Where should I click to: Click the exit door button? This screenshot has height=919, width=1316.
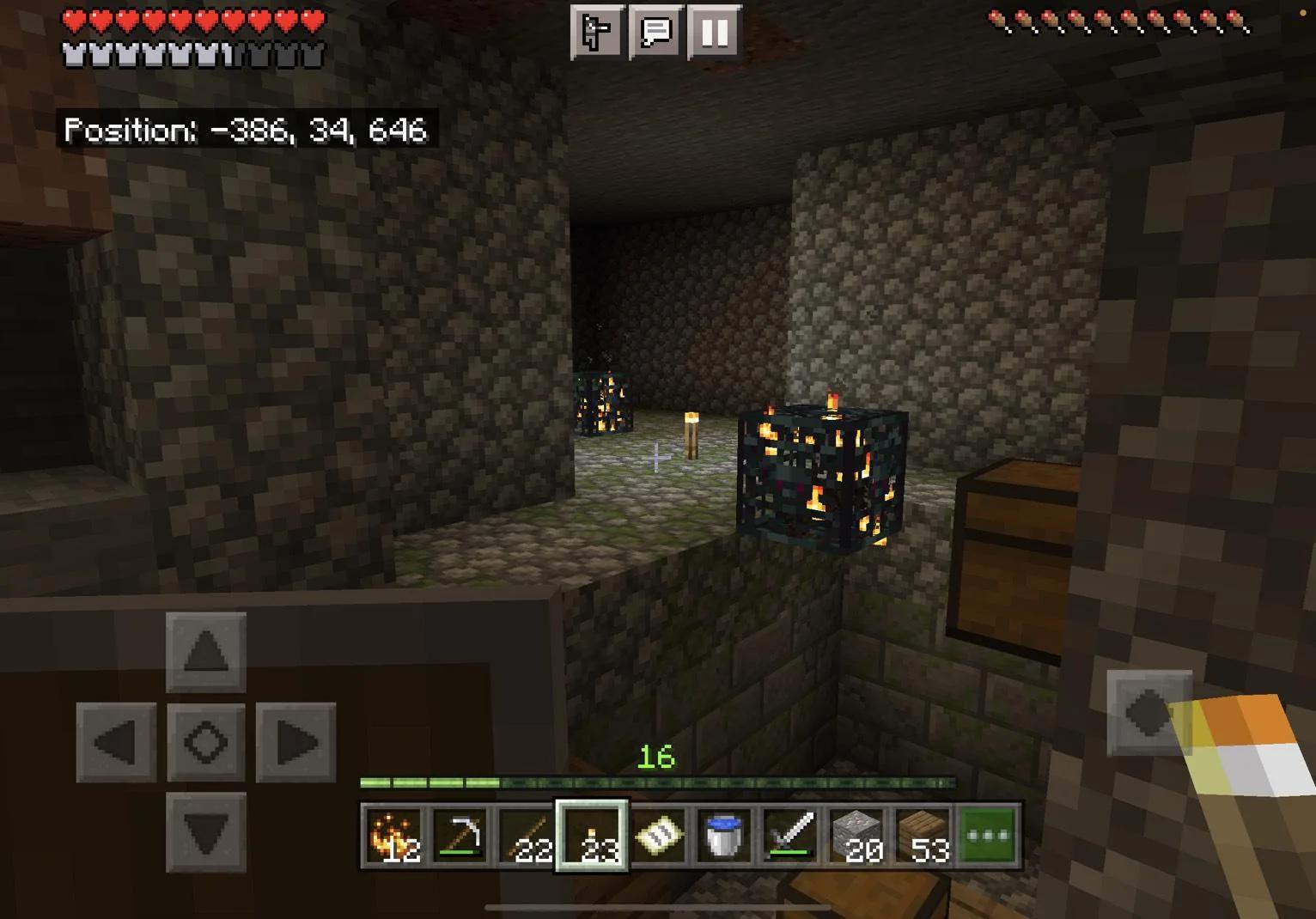point(598,33)
